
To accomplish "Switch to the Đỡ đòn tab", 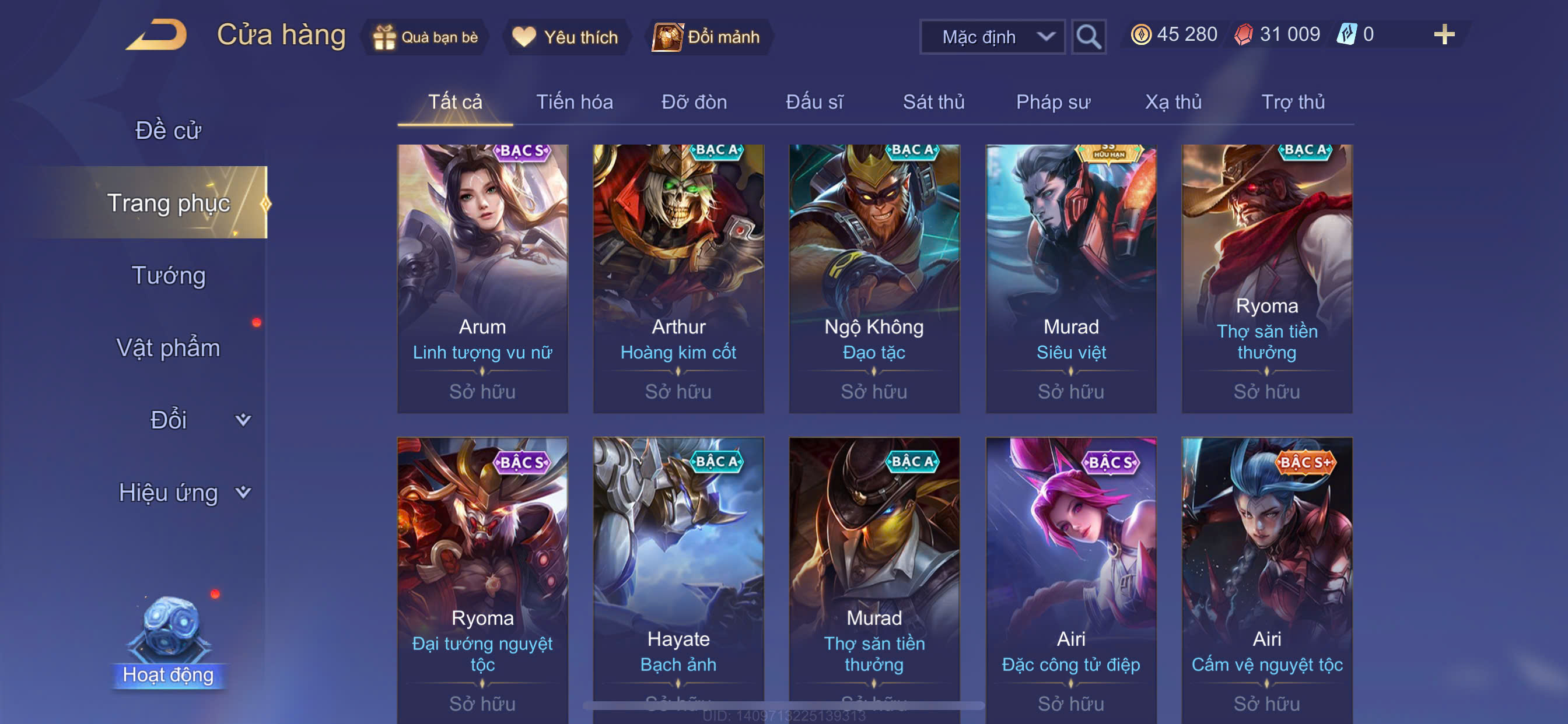I will pyautogui.click(x=694, y=101).
